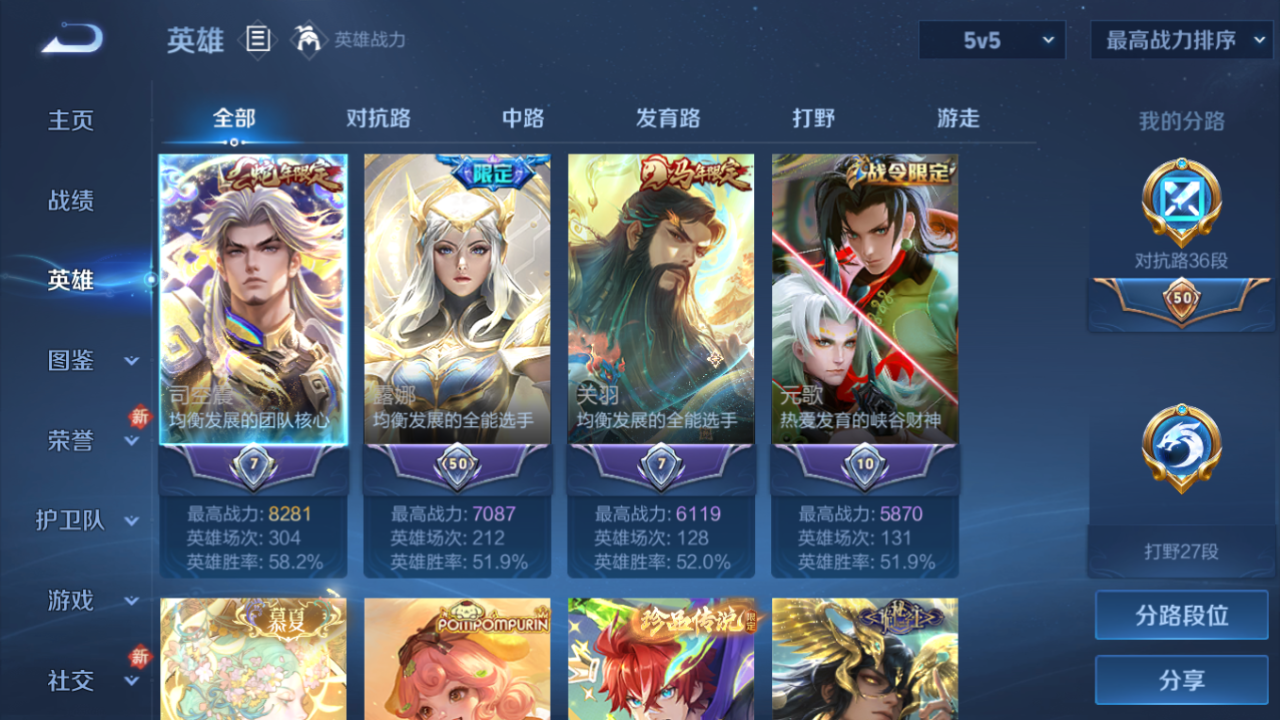Click the 打野27段 rank emblem
This screenshot has width=1280, height=720.
(x=1181, y=447)
